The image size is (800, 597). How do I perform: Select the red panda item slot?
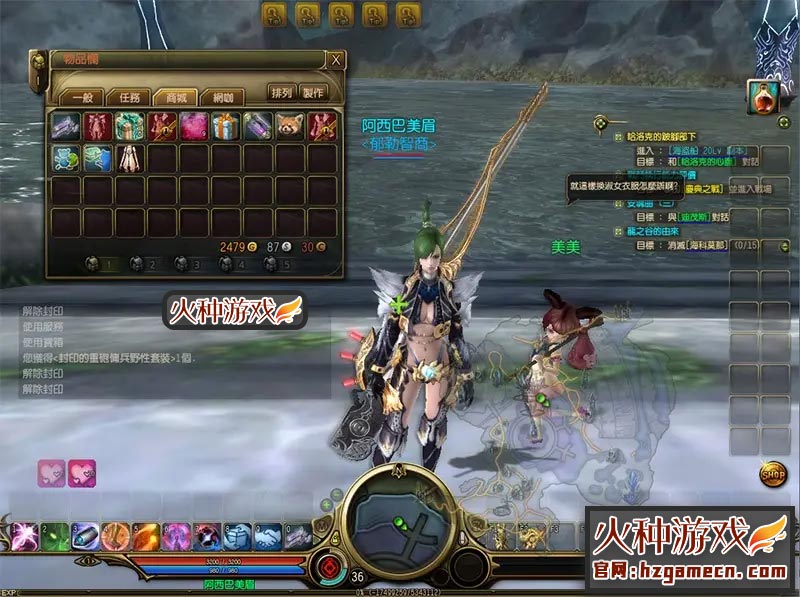290,126
